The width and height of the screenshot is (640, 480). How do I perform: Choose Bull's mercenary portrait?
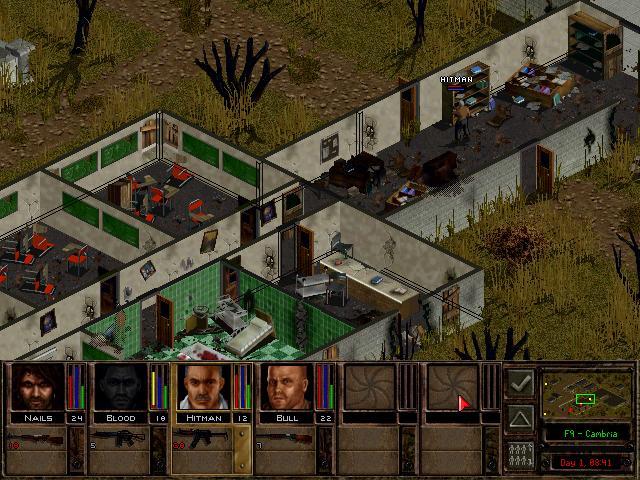click(286, 386)
